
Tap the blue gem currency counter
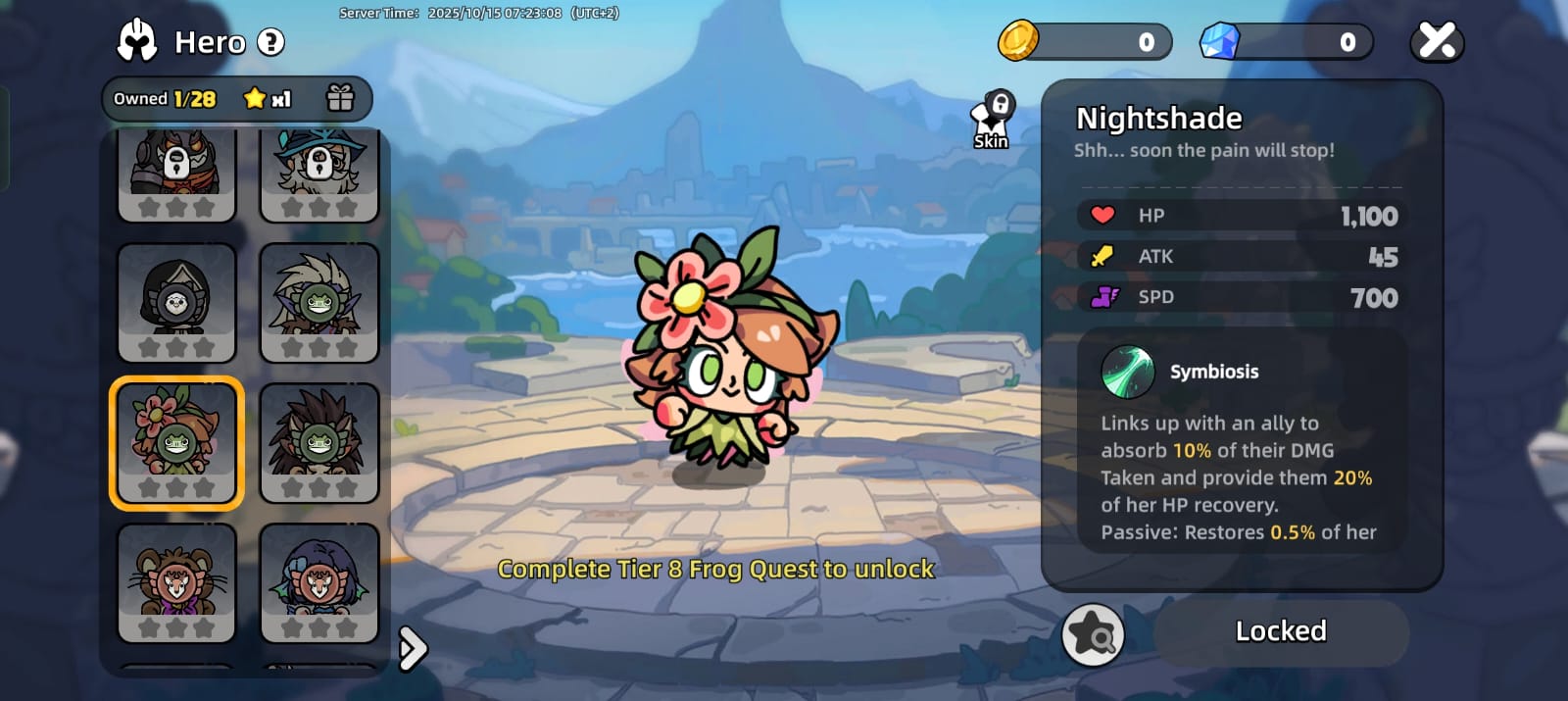click(x=1287, y=42)
